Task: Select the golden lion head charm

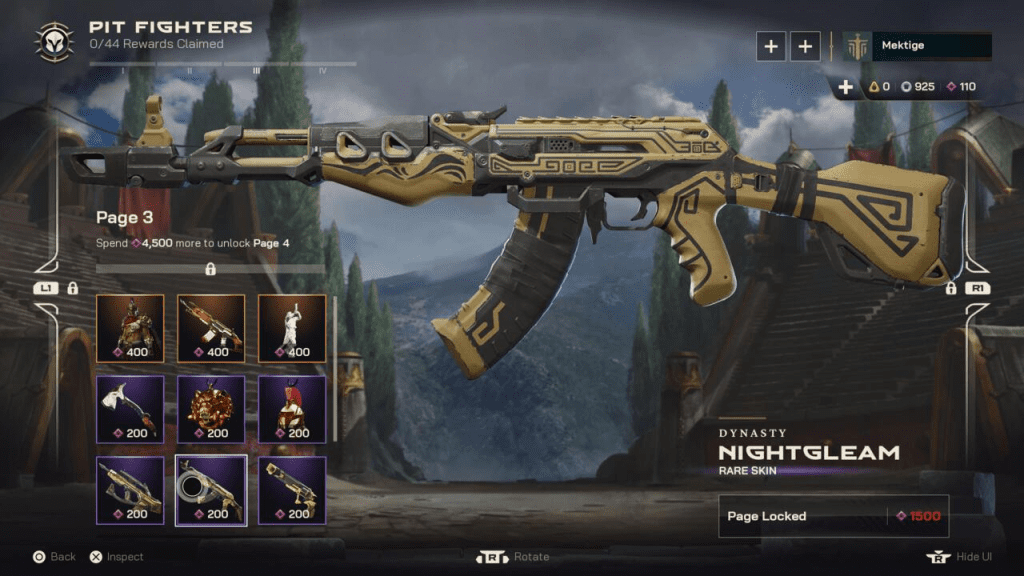Action: [211, 408]
